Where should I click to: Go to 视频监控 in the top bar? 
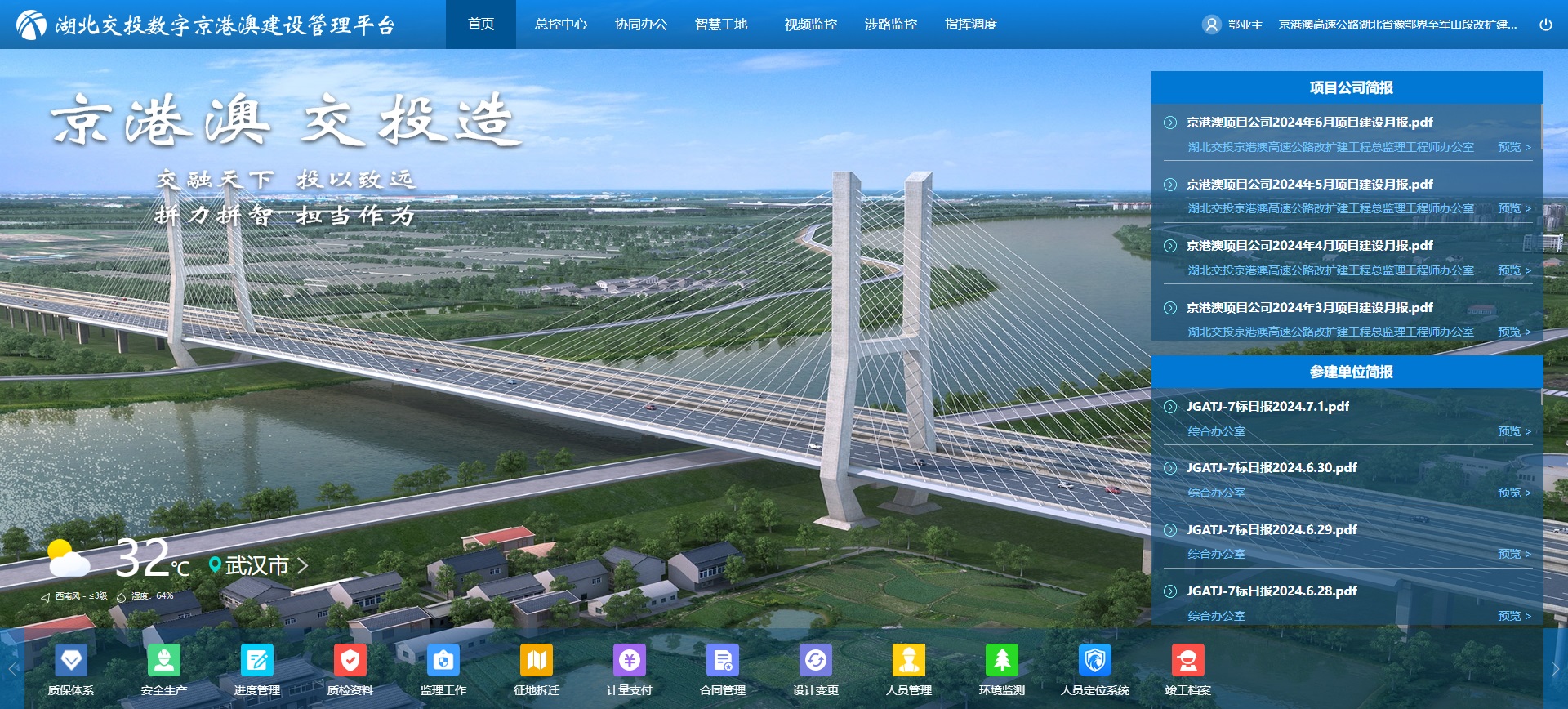pos(810,25)
